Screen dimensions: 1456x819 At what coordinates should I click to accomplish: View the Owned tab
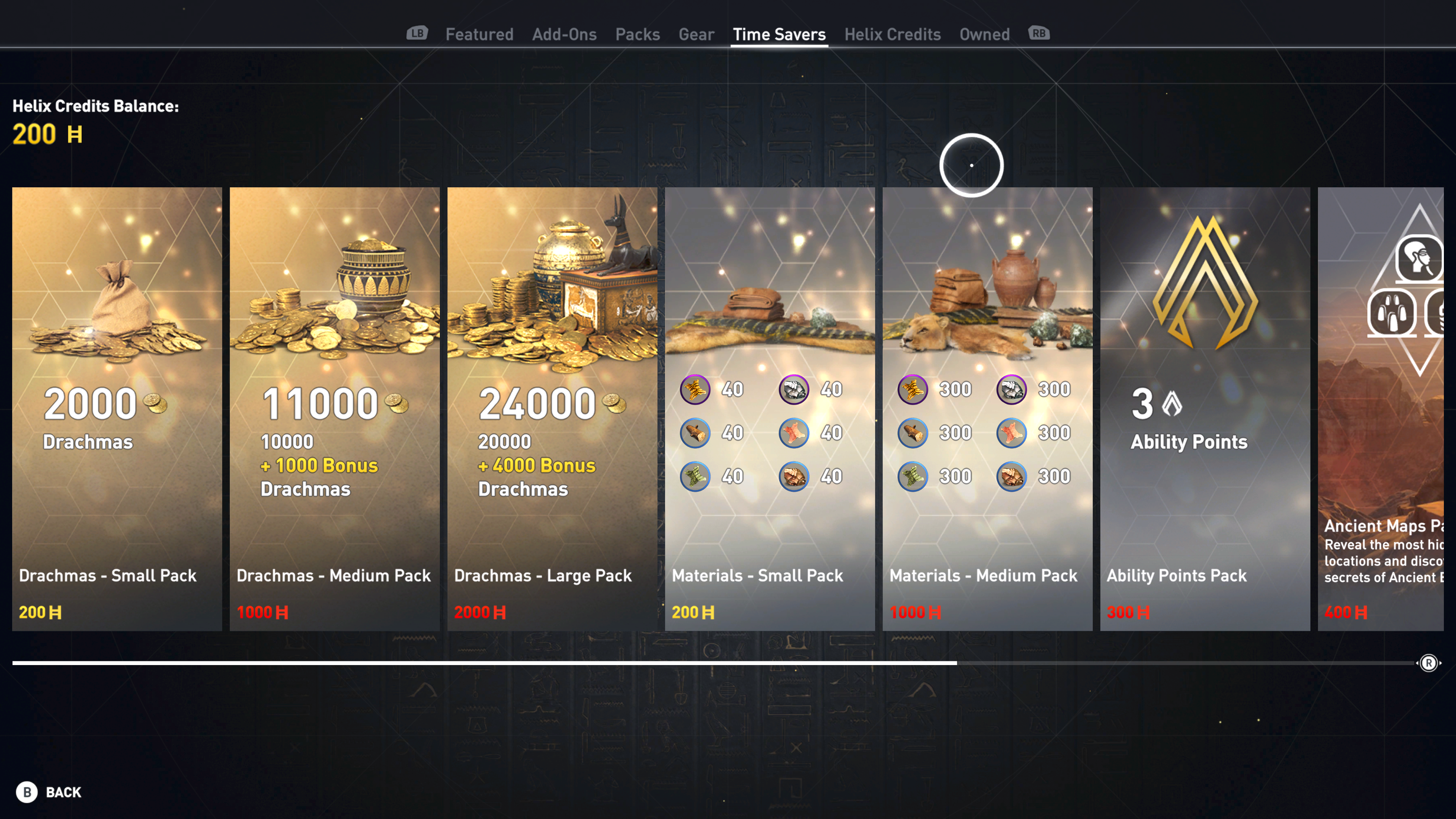(x=984, y=35)
